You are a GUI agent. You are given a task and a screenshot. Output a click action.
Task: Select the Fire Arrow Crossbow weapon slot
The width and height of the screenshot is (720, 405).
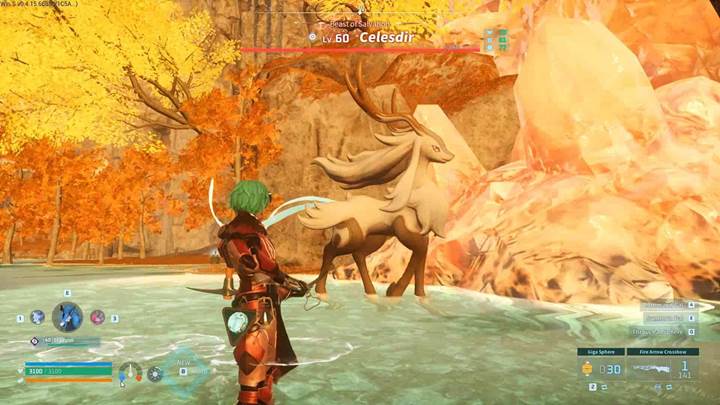coord(661,368)
